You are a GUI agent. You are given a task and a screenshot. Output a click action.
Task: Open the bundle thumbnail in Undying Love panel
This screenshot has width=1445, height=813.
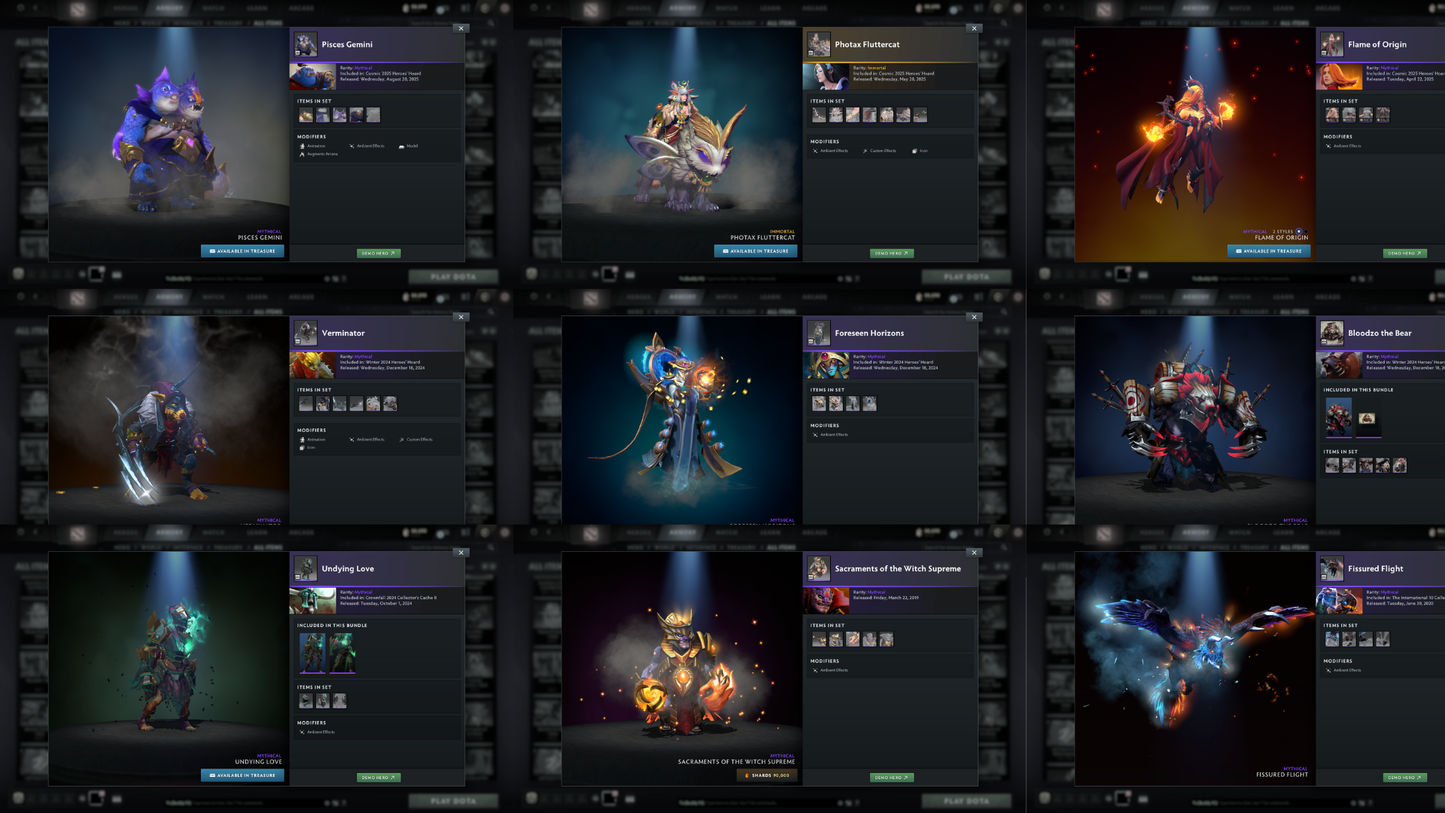click(313, 654)
